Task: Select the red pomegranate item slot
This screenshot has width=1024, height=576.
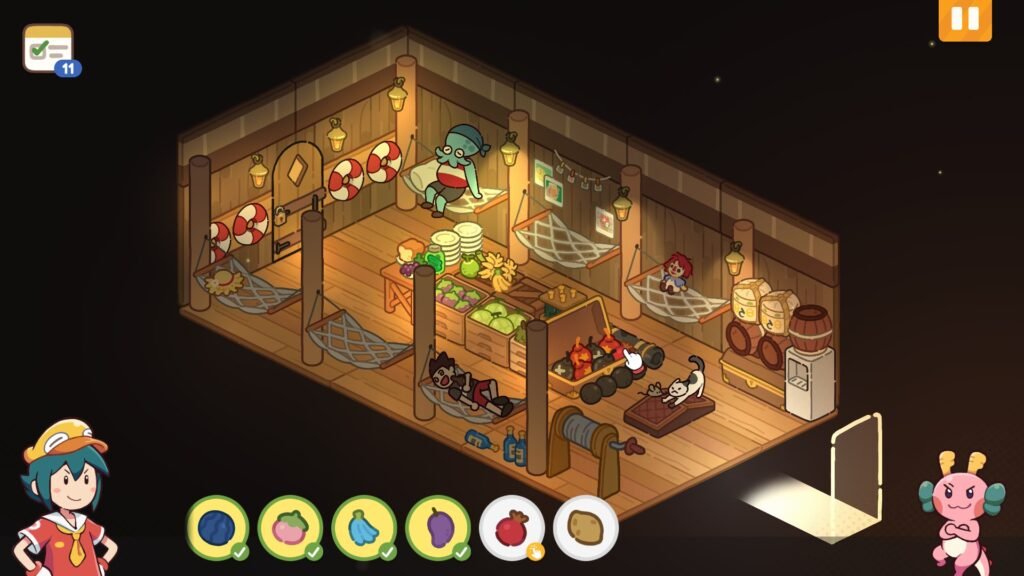Action: point(511,527)
